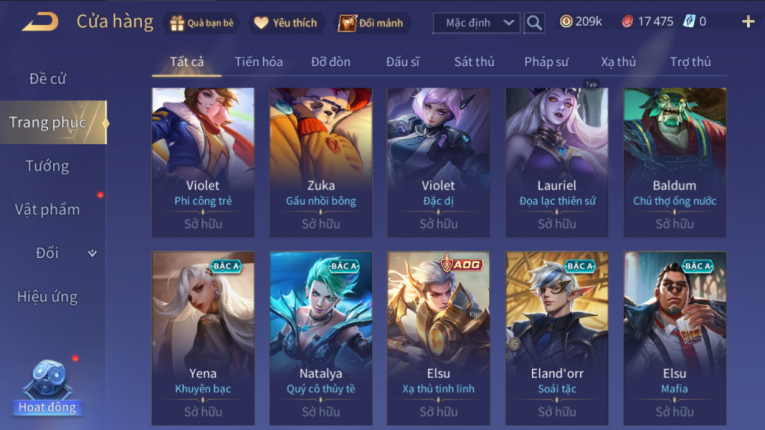This screenshot has width=765, height=430.
Task: Open the Hoạt động events icon
Action: 46,387
